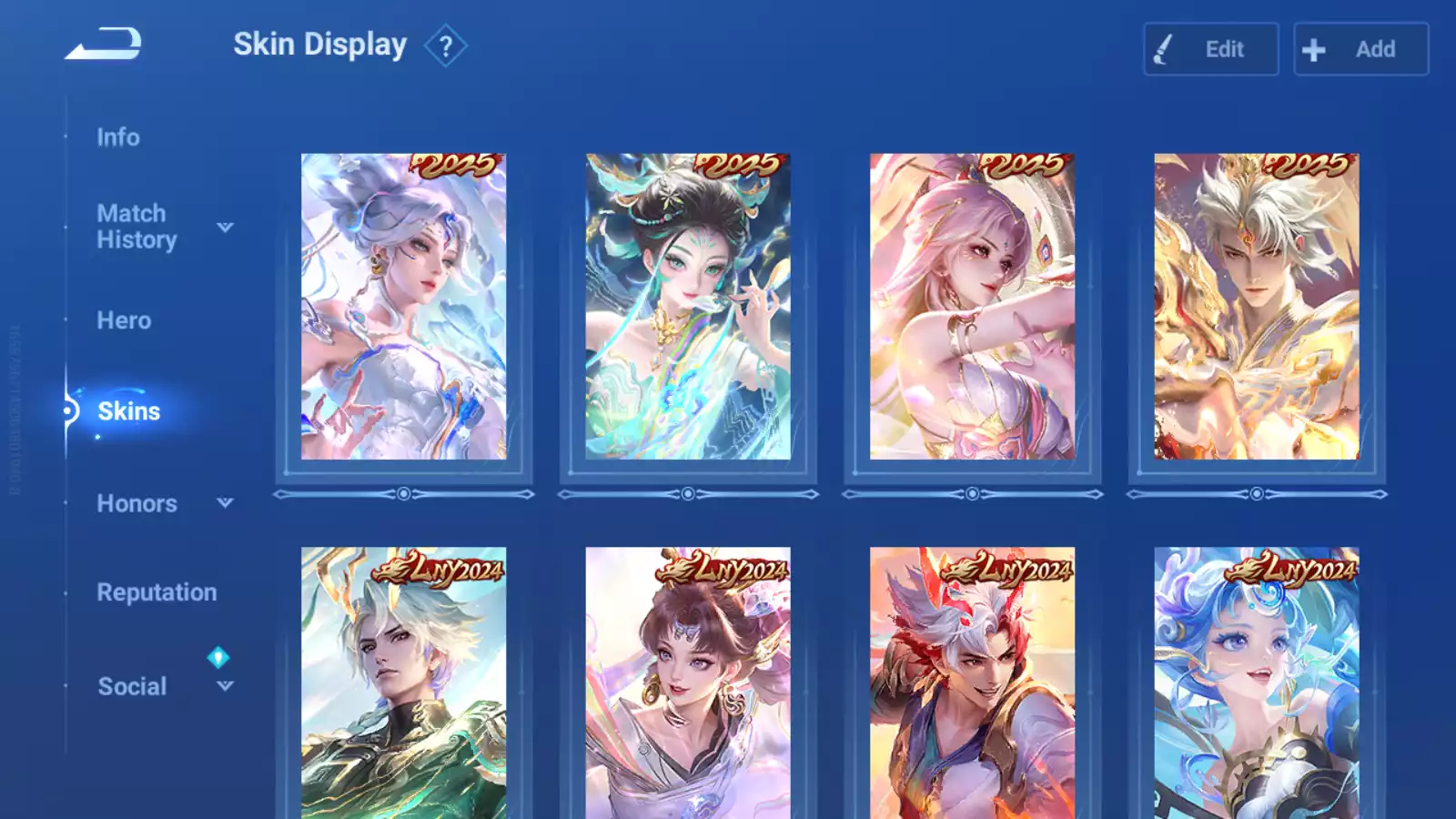This screenshot has height=819, width=1456.
Task: Select the 2025 pink-haired dancer skin card
Action: click(972, 307)
